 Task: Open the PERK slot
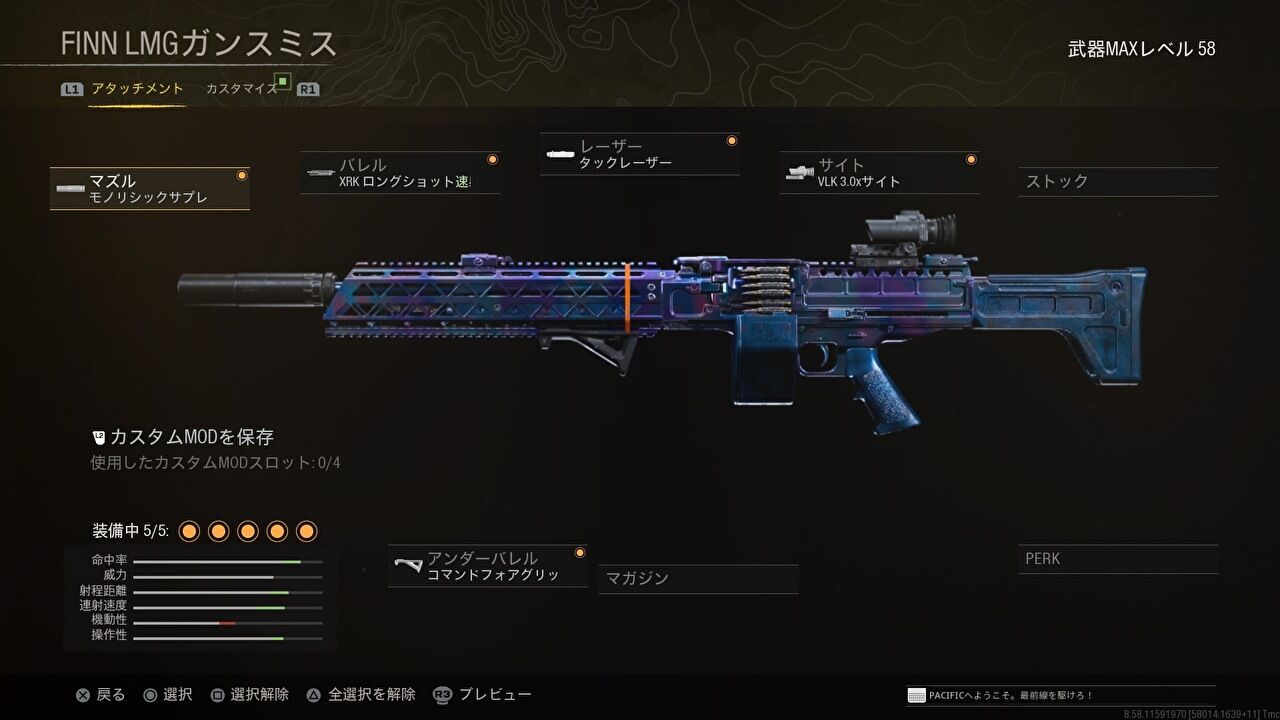pyautogui.click(x=1117, y=558)
